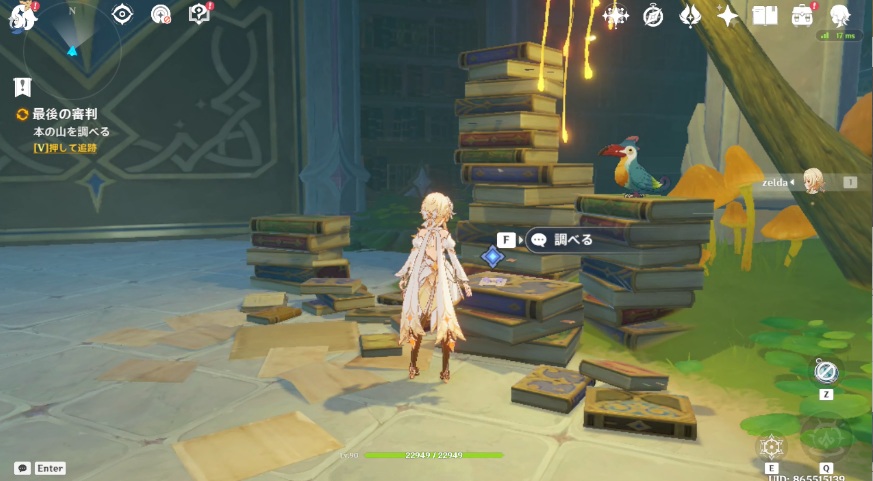Open the tutorial book icon with question mark
The width and height of the screenshot is (873, 481).
[x=199, y=14]
